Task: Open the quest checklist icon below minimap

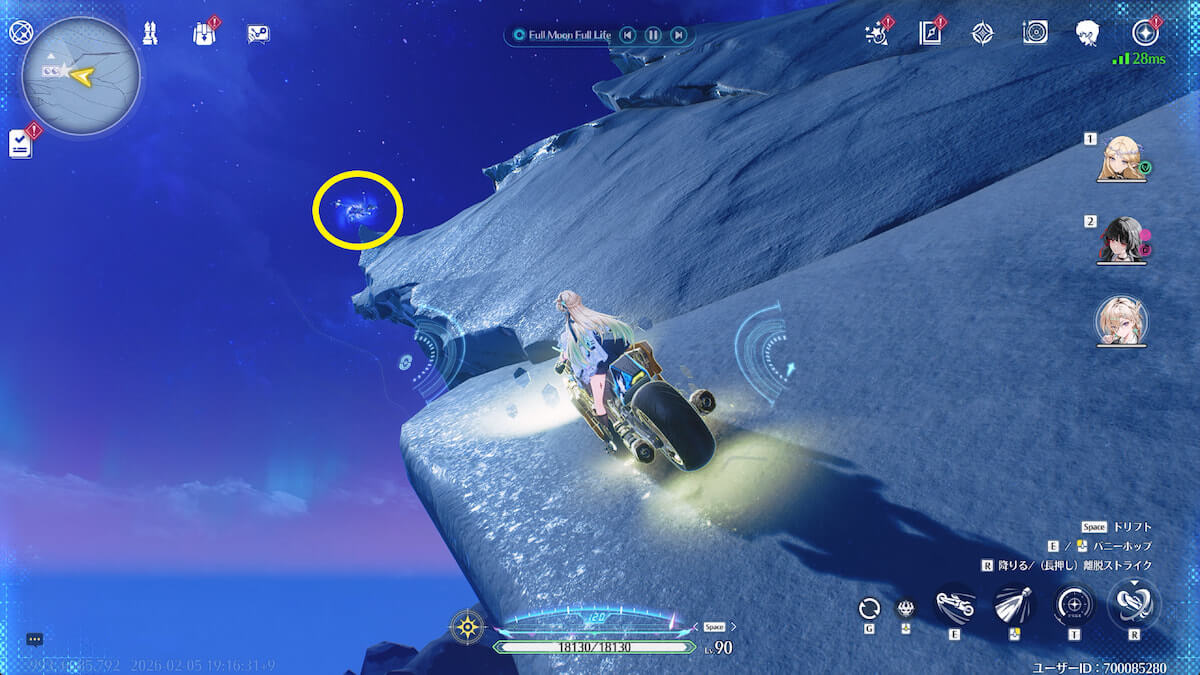Action: pyautogui.click(x=20, y=144)
